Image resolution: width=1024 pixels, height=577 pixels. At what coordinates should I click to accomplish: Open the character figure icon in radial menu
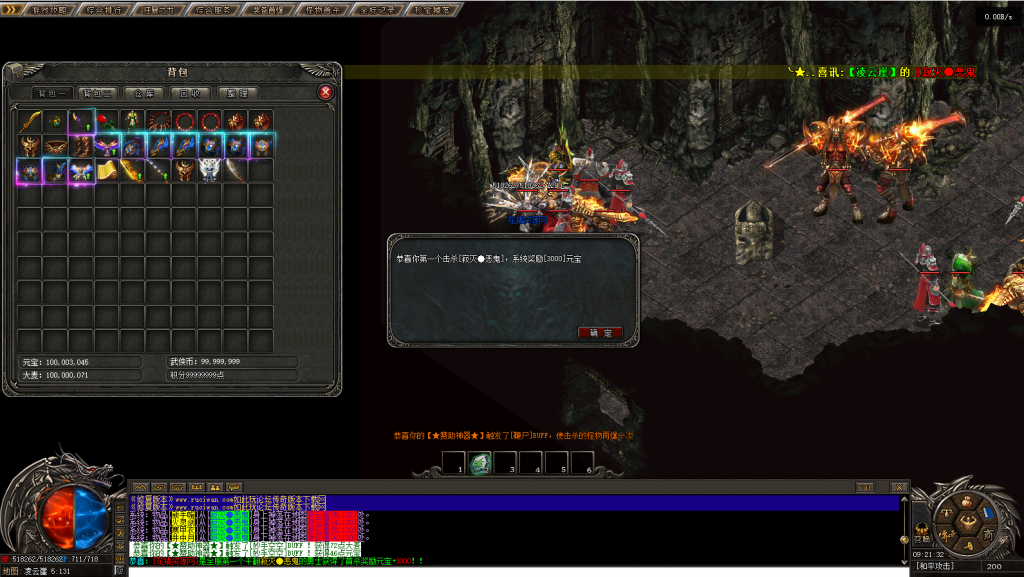[967, 525]
